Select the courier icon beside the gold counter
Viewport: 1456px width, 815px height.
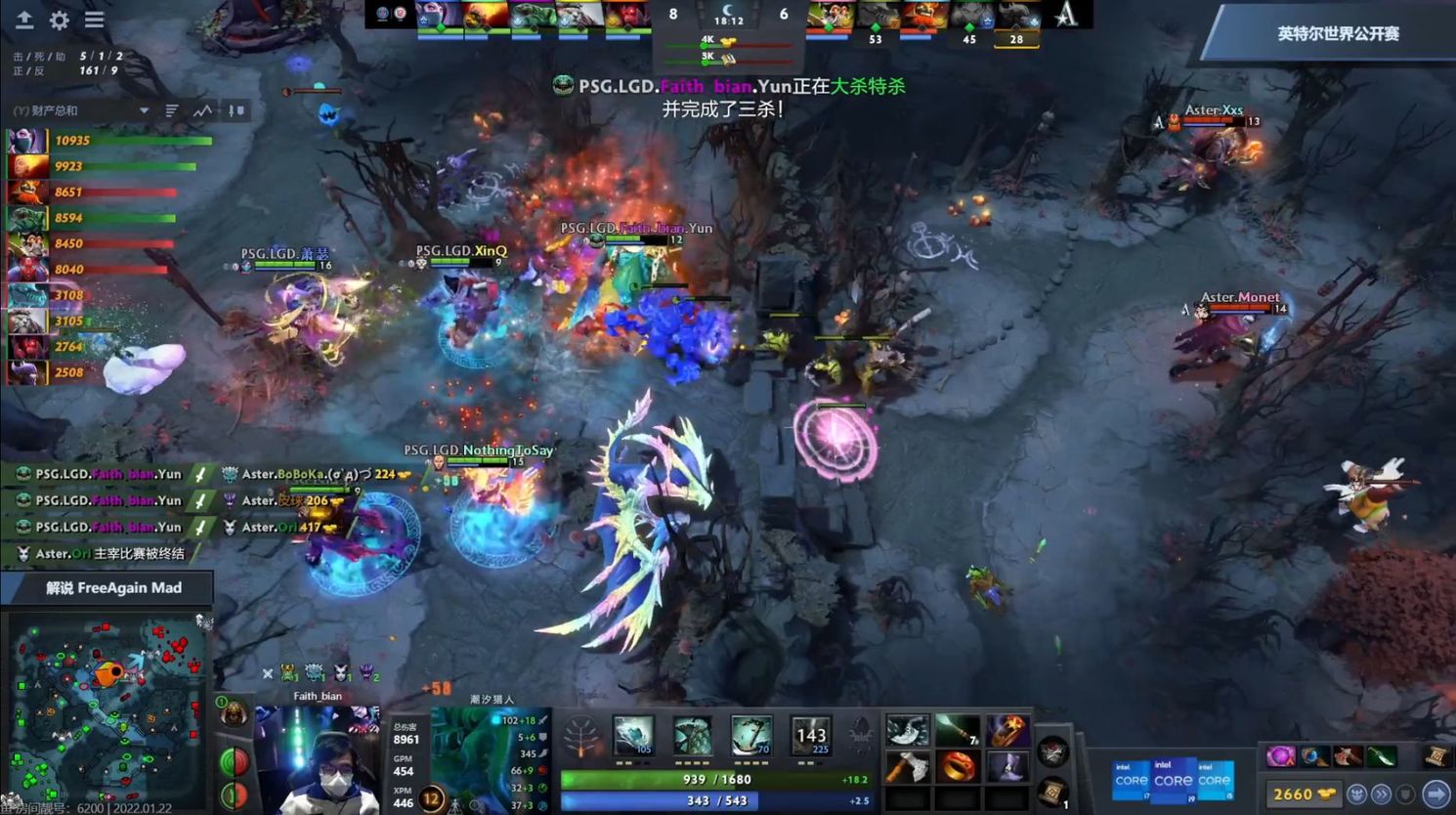[1359, 794]
